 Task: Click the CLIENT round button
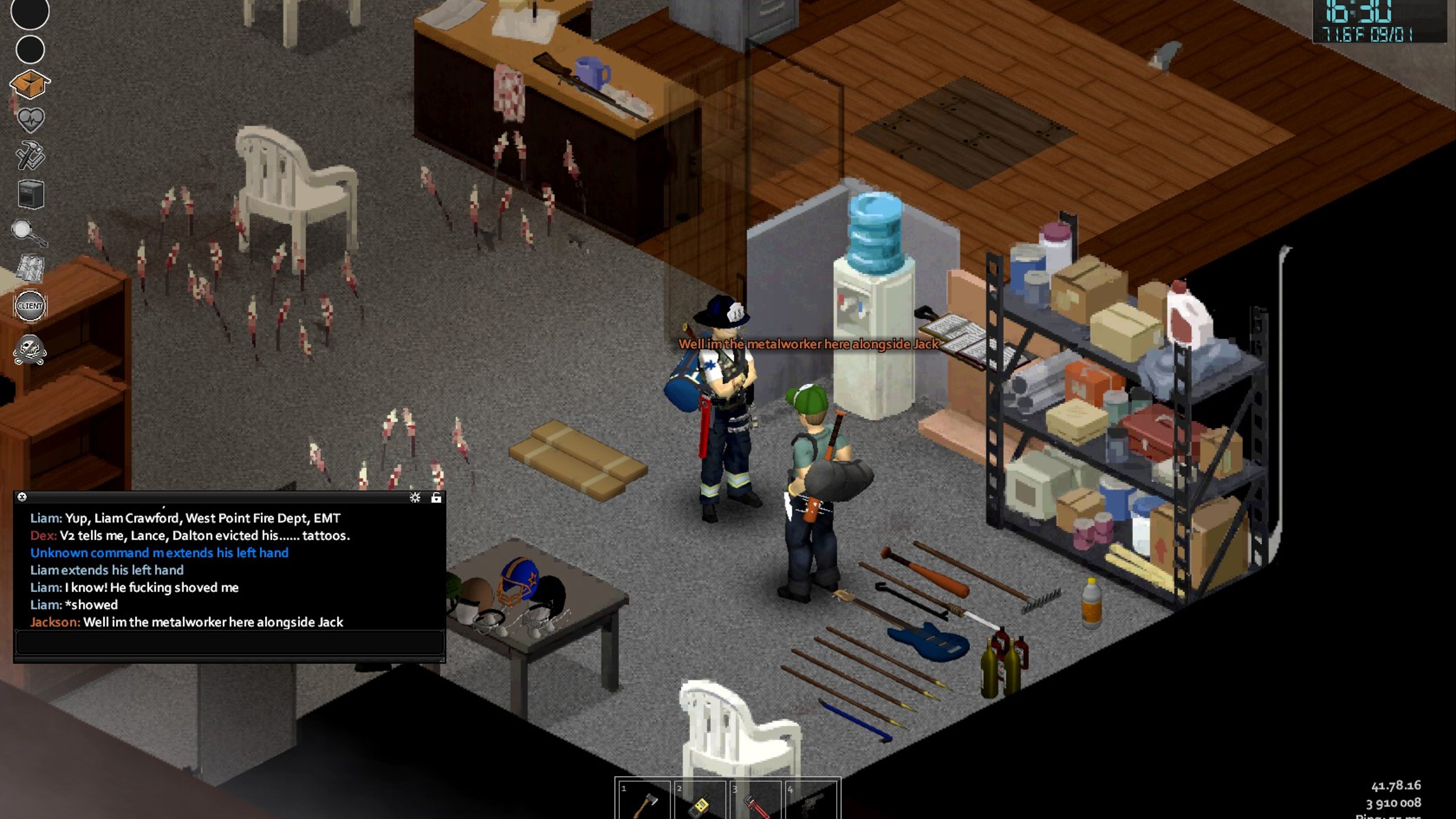(x=30, y=306)
